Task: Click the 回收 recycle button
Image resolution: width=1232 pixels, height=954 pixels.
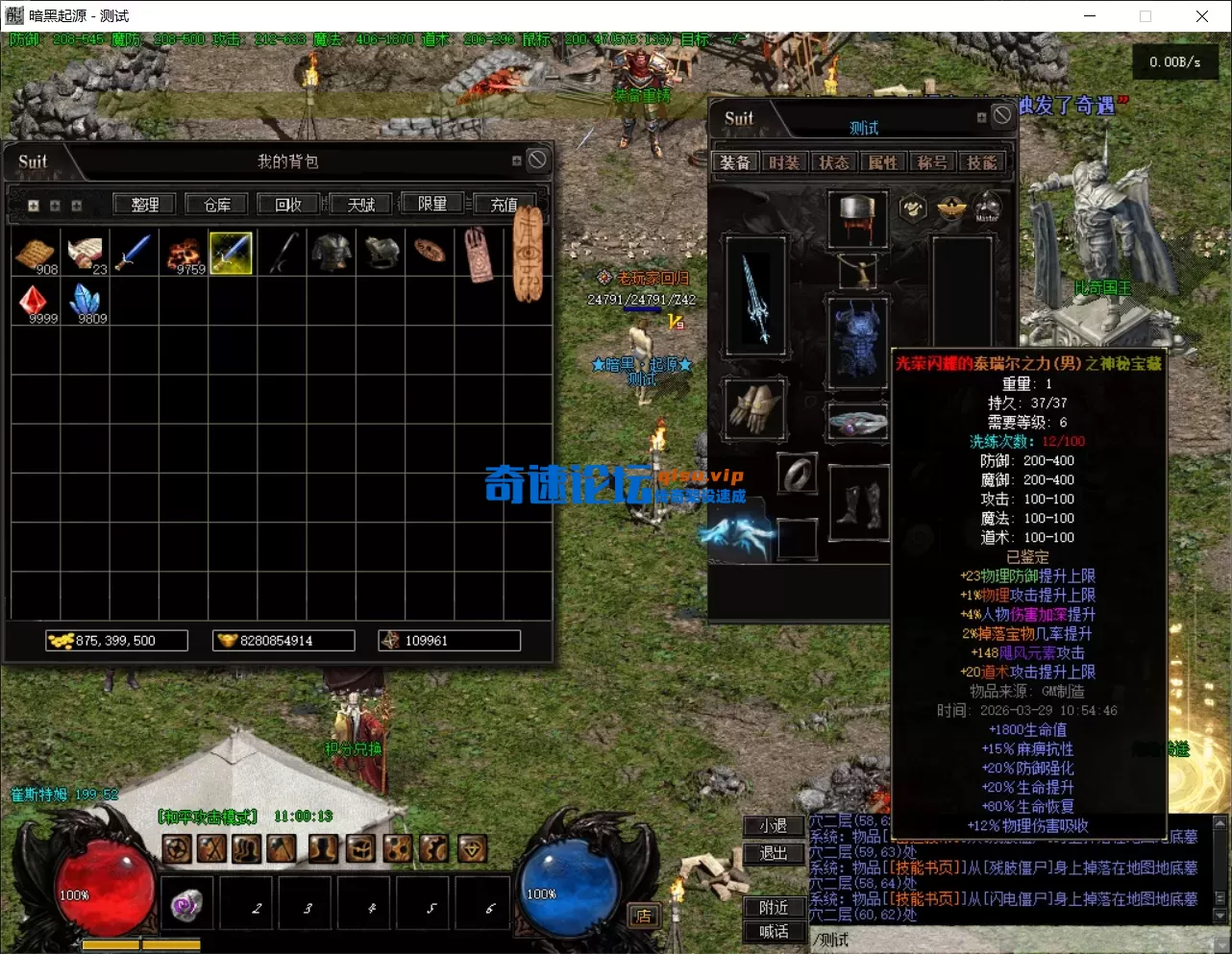Action: 288,205
